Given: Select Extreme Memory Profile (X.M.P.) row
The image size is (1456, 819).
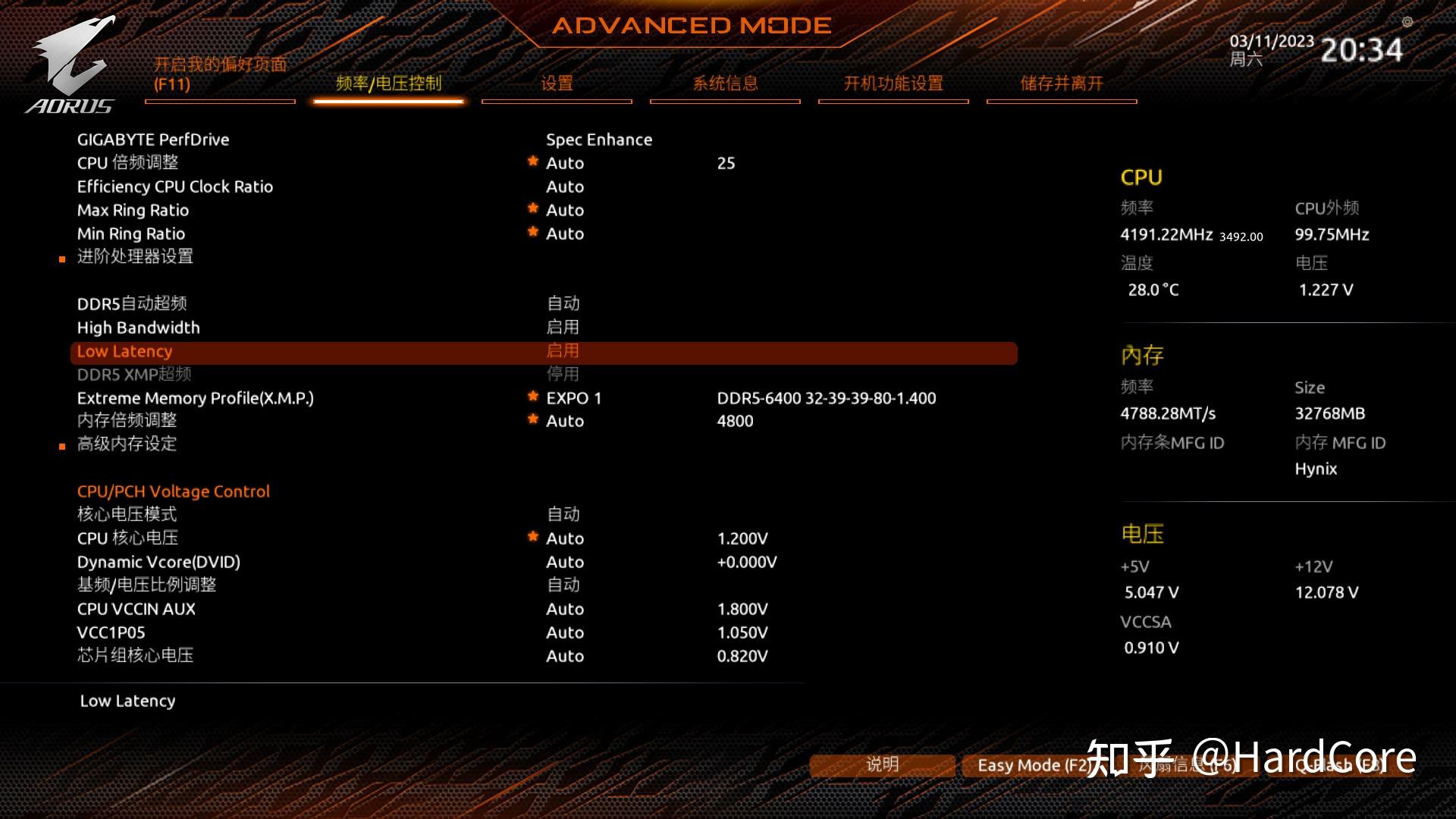Looking at the screenshot, I should click(x=196, y=398).
